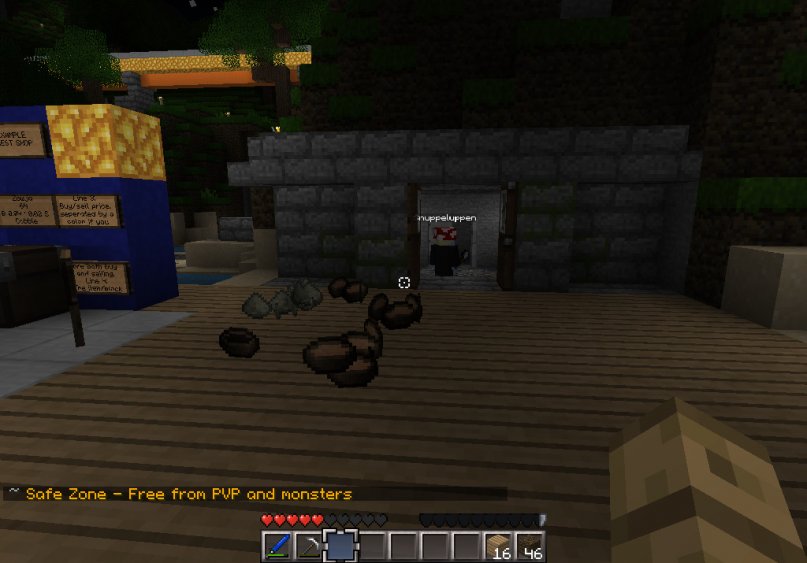The width and height of the screenshot is (807, 563).
Task: Click the currently highlighted empty hotbar slot
Action: pos(341,546)
